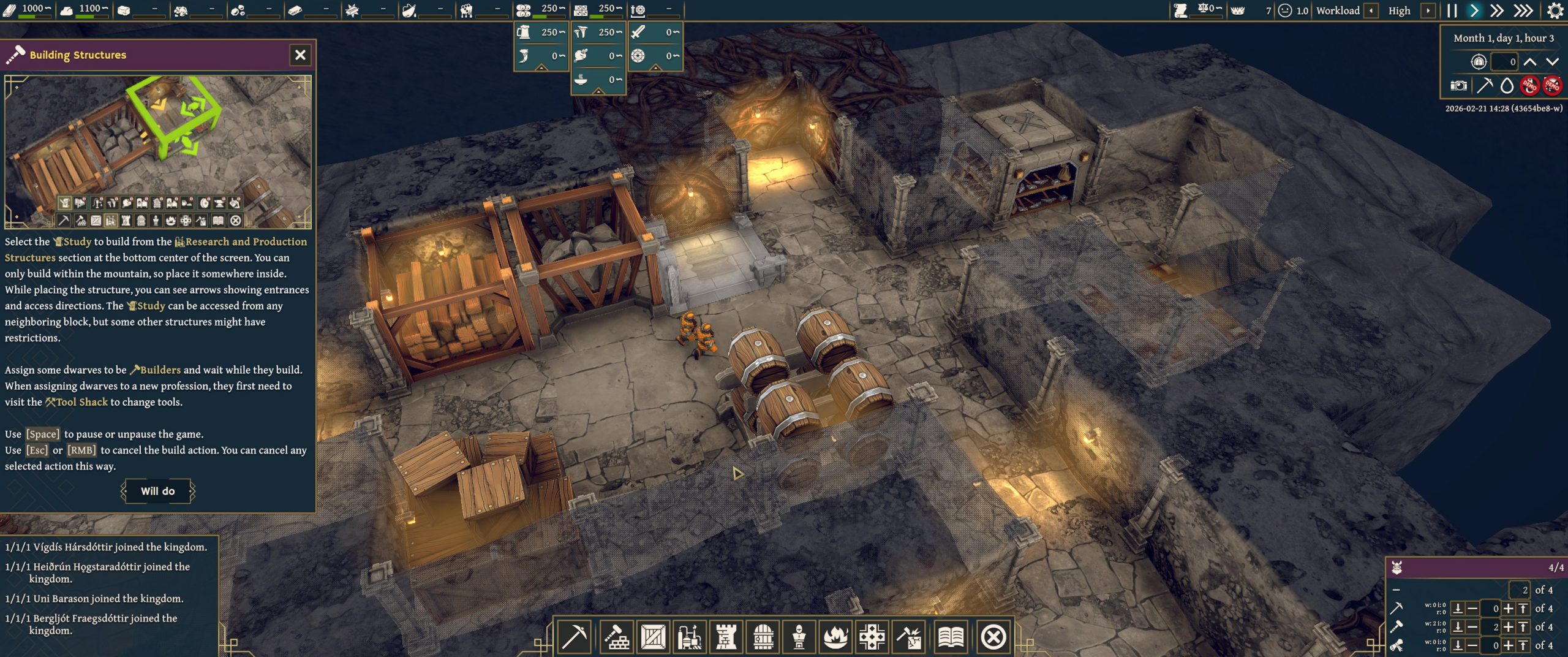
Task: Set game speed to triple arrows
Action: pyautogui.click(x=1523, y=10)
